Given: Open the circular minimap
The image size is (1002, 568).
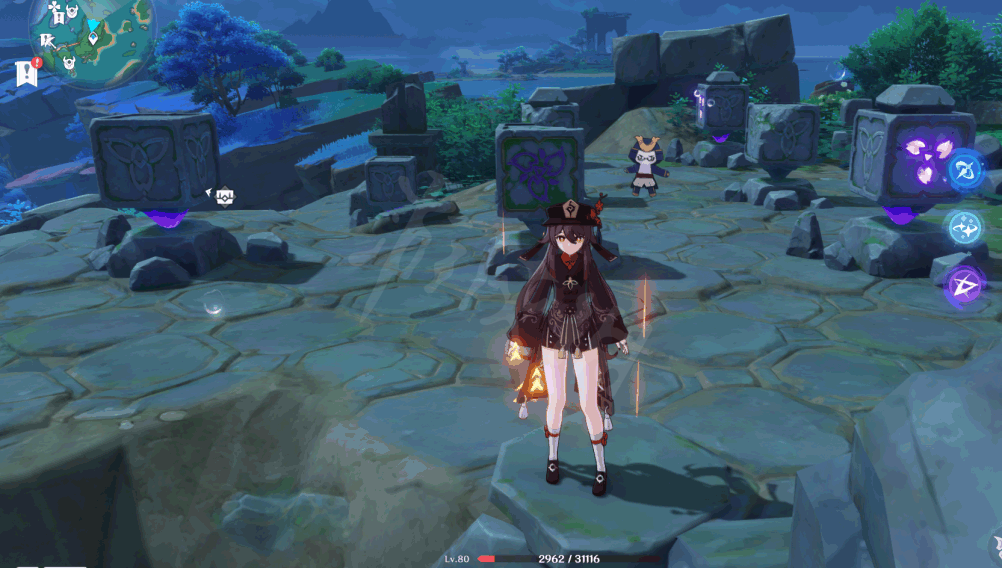Looking at the screenshot, I should coord(90,38).
